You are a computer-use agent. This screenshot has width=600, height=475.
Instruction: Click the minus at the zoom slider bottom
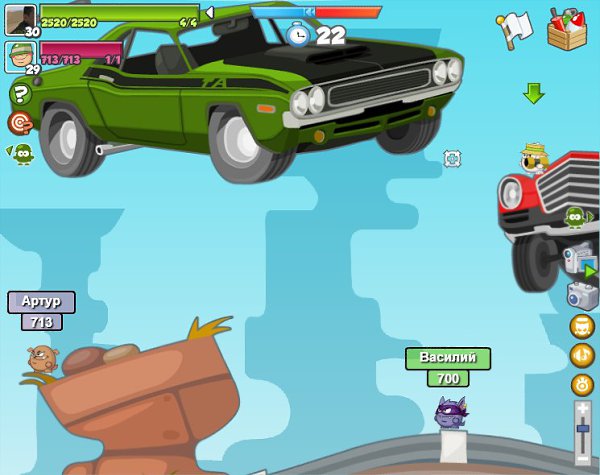point(582,459)
